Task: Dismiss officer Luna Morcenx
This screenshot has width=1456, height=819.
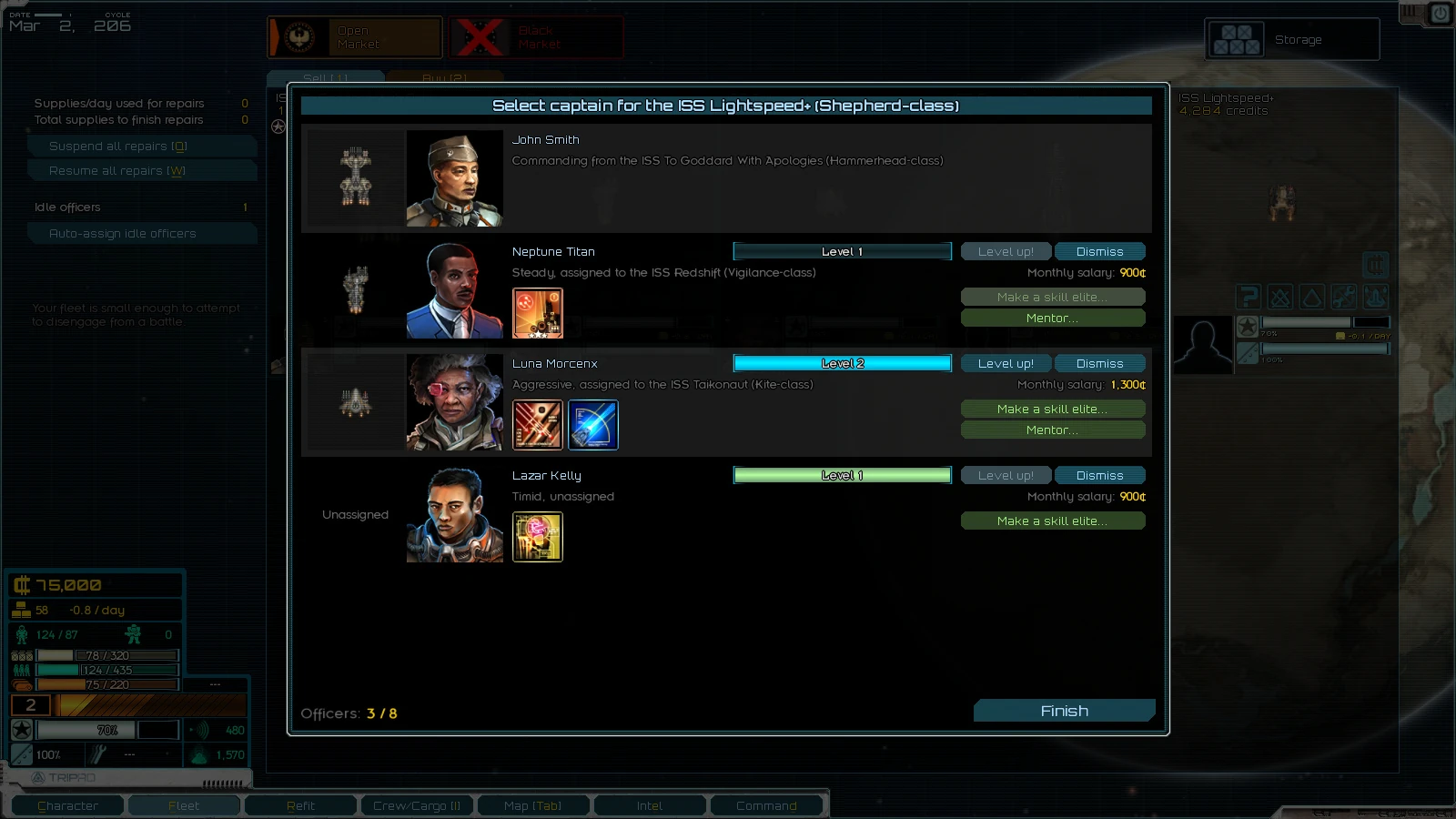Action: (1100, 363)
